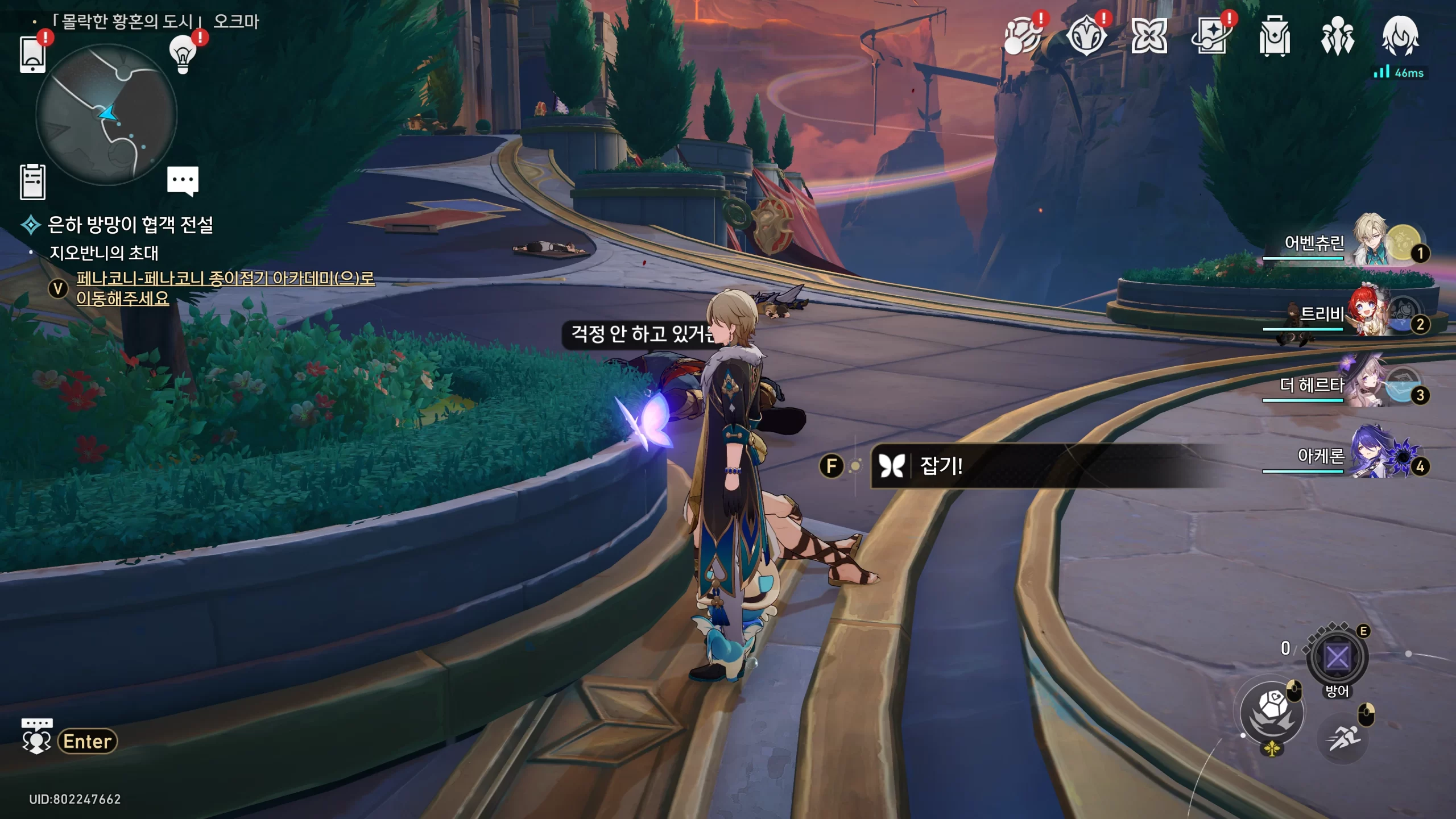Toggle the sprint running icon
The height and width of the screenshot is (819, 1456).
(x=1343, y=738)
